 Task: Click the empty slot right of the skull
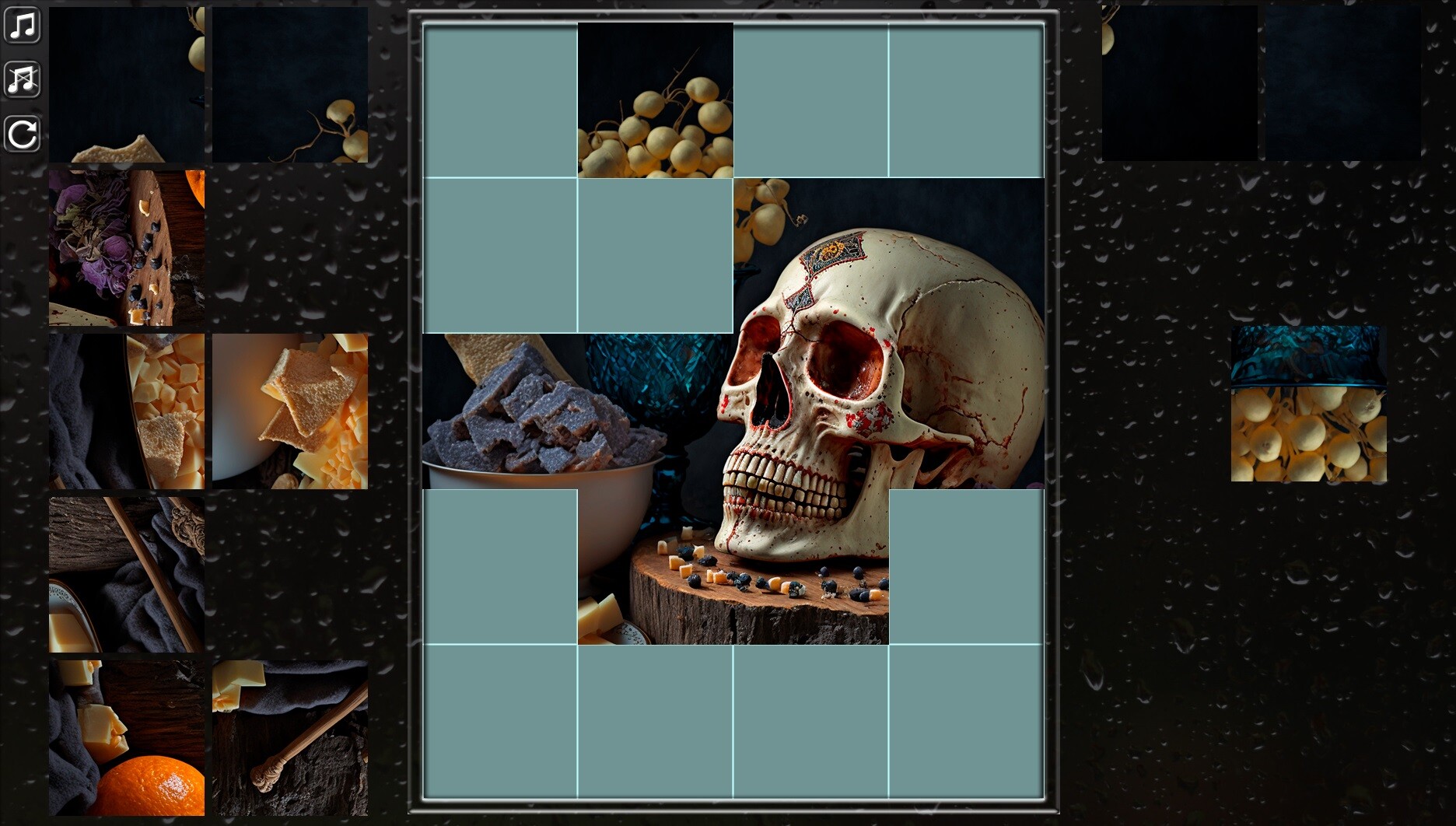967,568
